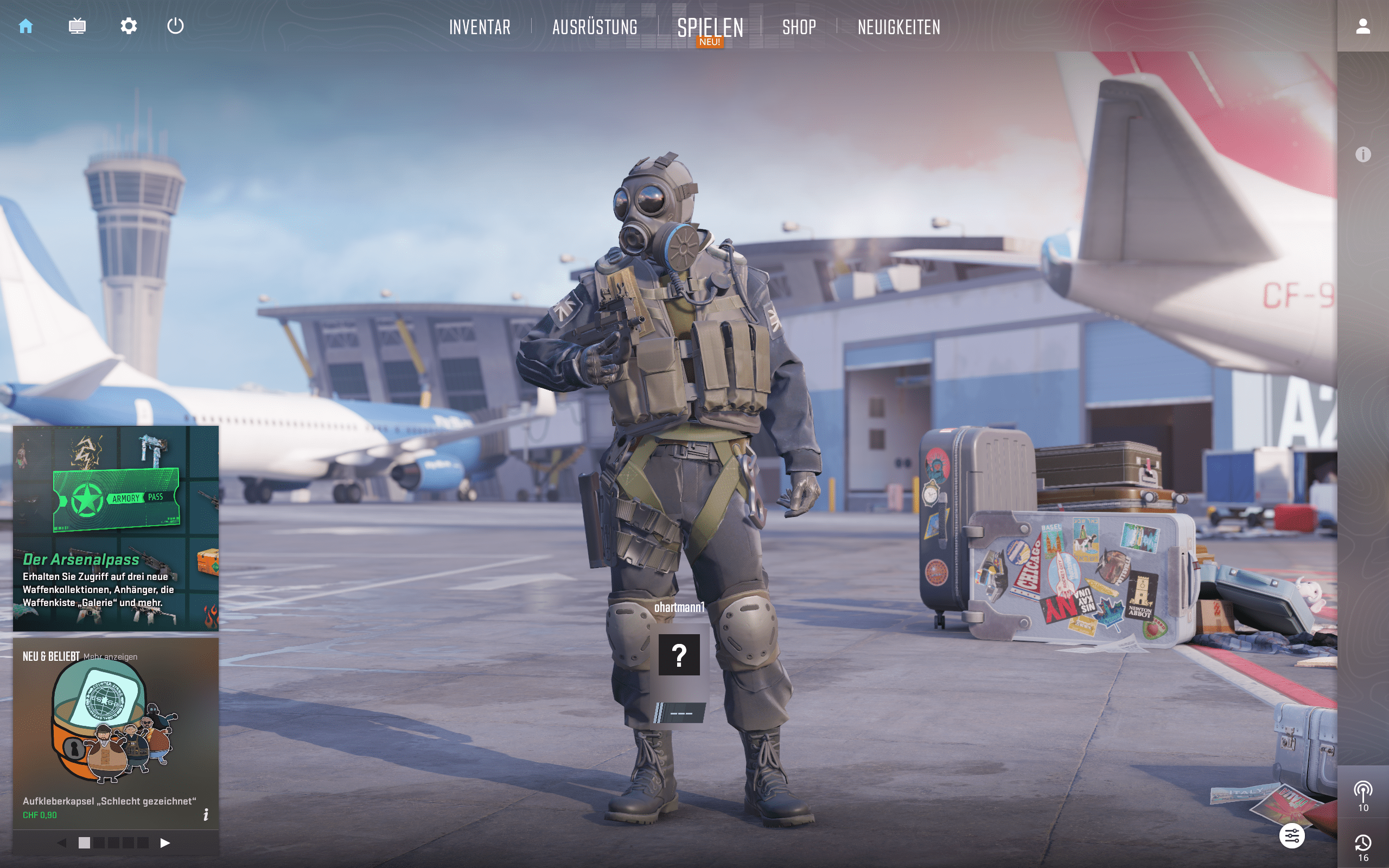The image size is (1389, 868).
Task: Go to the home screen icon
Action: pyautogui.click(x=26, y=27)
